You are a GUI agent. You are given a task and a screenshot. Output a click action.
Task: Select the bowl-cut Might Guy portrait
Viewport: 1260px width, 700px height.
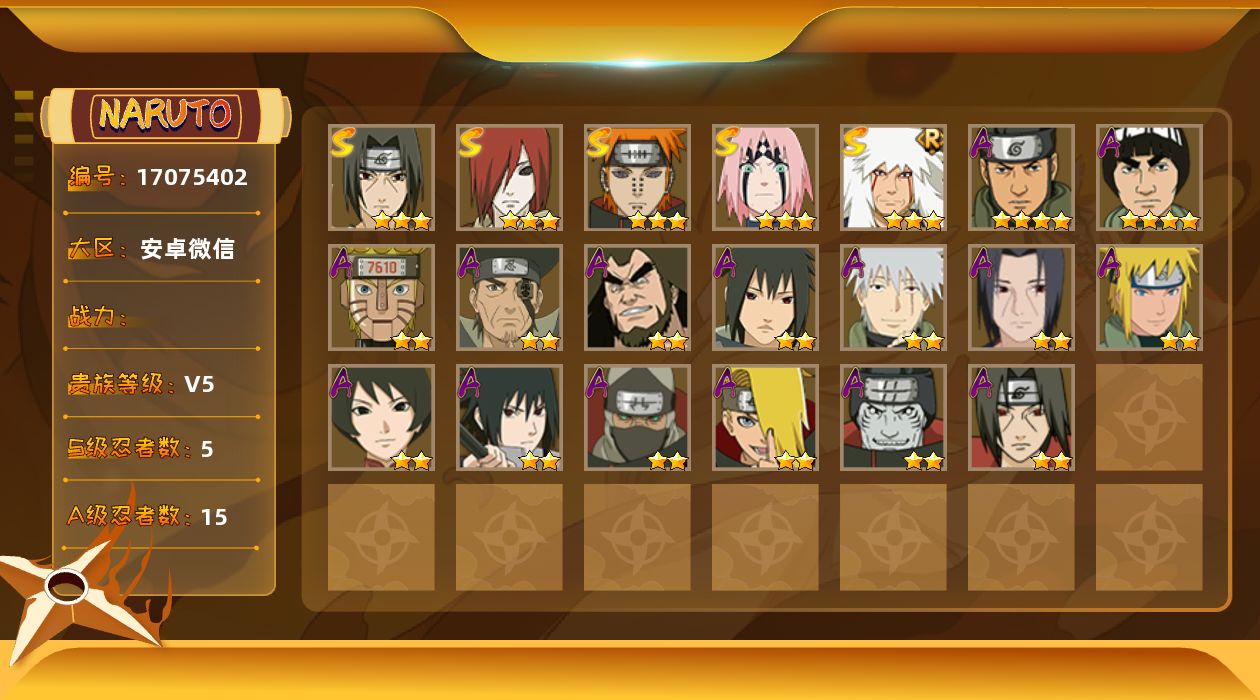click(x=1149, y=178)
